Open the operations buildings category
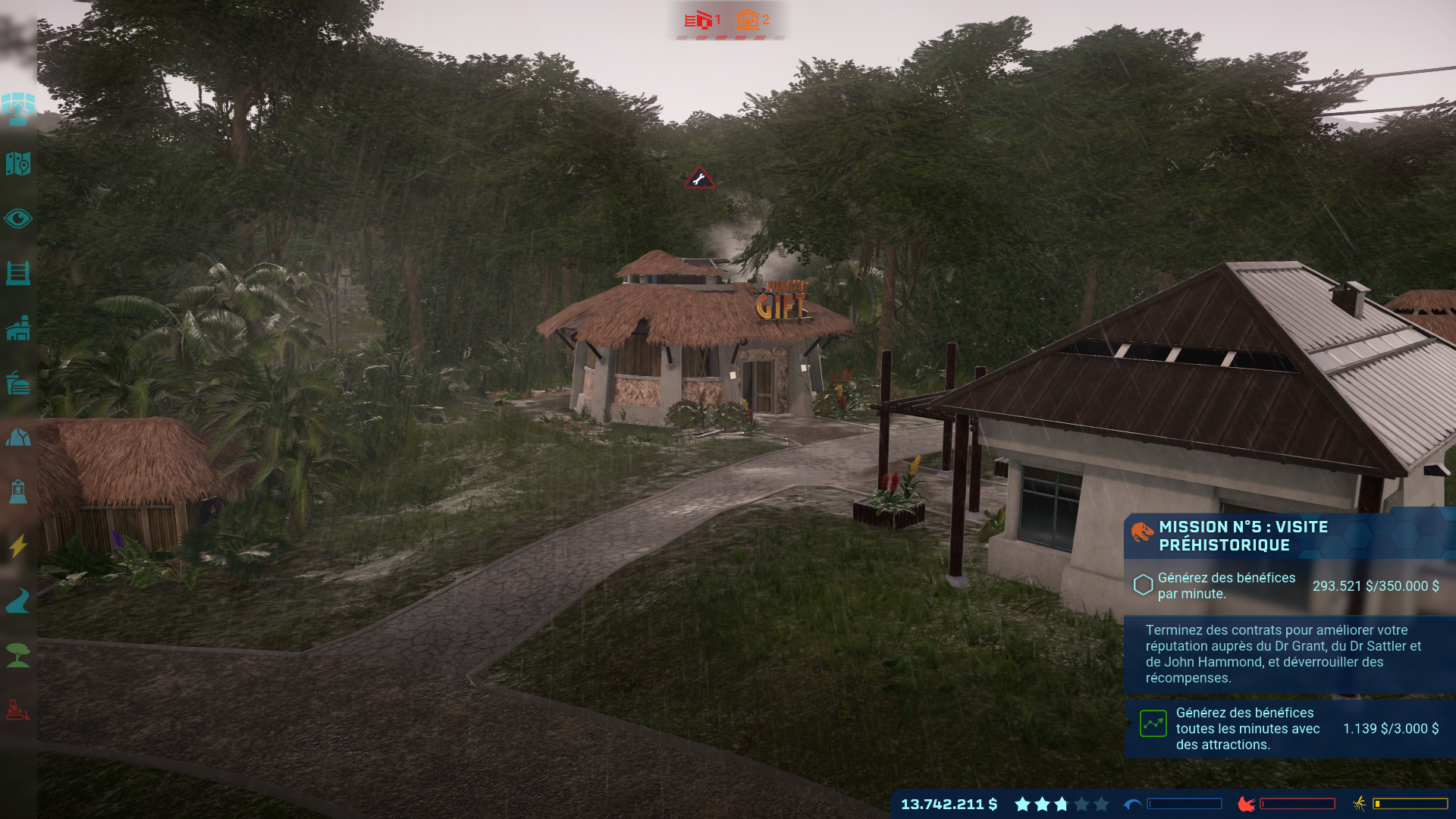This screenshot has width=1456, height=819. tap(18, 328)
